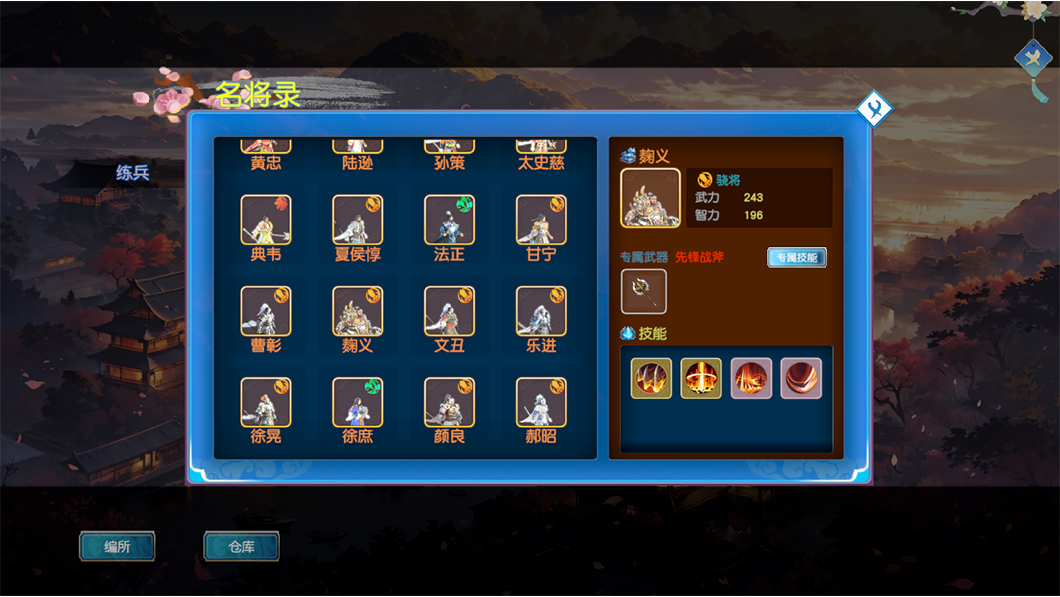This screenshot has width=1060, height=597.
Task: Select general 颜良 portrait
Action: pyautogui.click(x=449, y=402)
